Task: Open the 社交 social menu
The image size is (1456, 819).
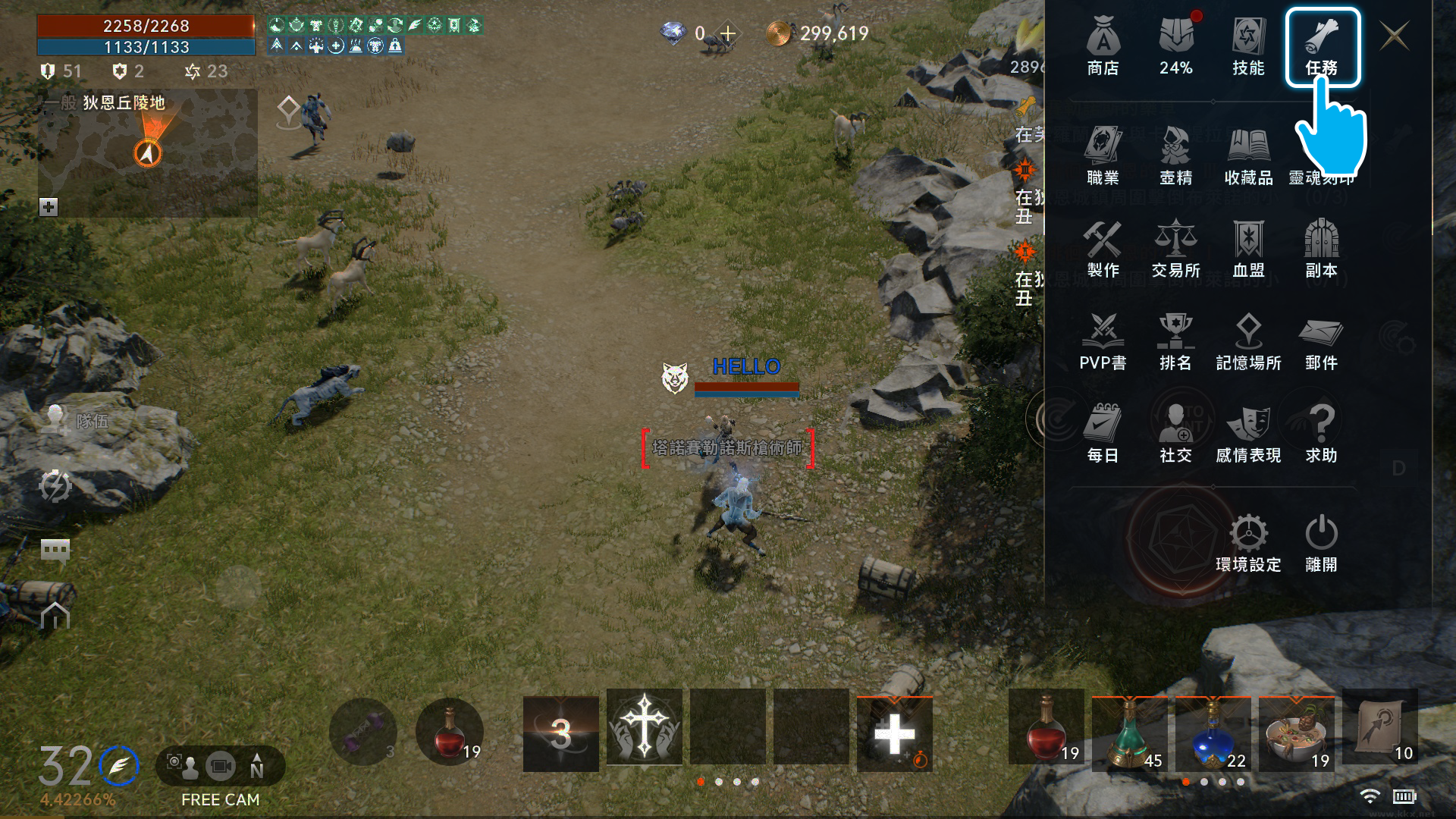Action: (x=1175, y=434)
